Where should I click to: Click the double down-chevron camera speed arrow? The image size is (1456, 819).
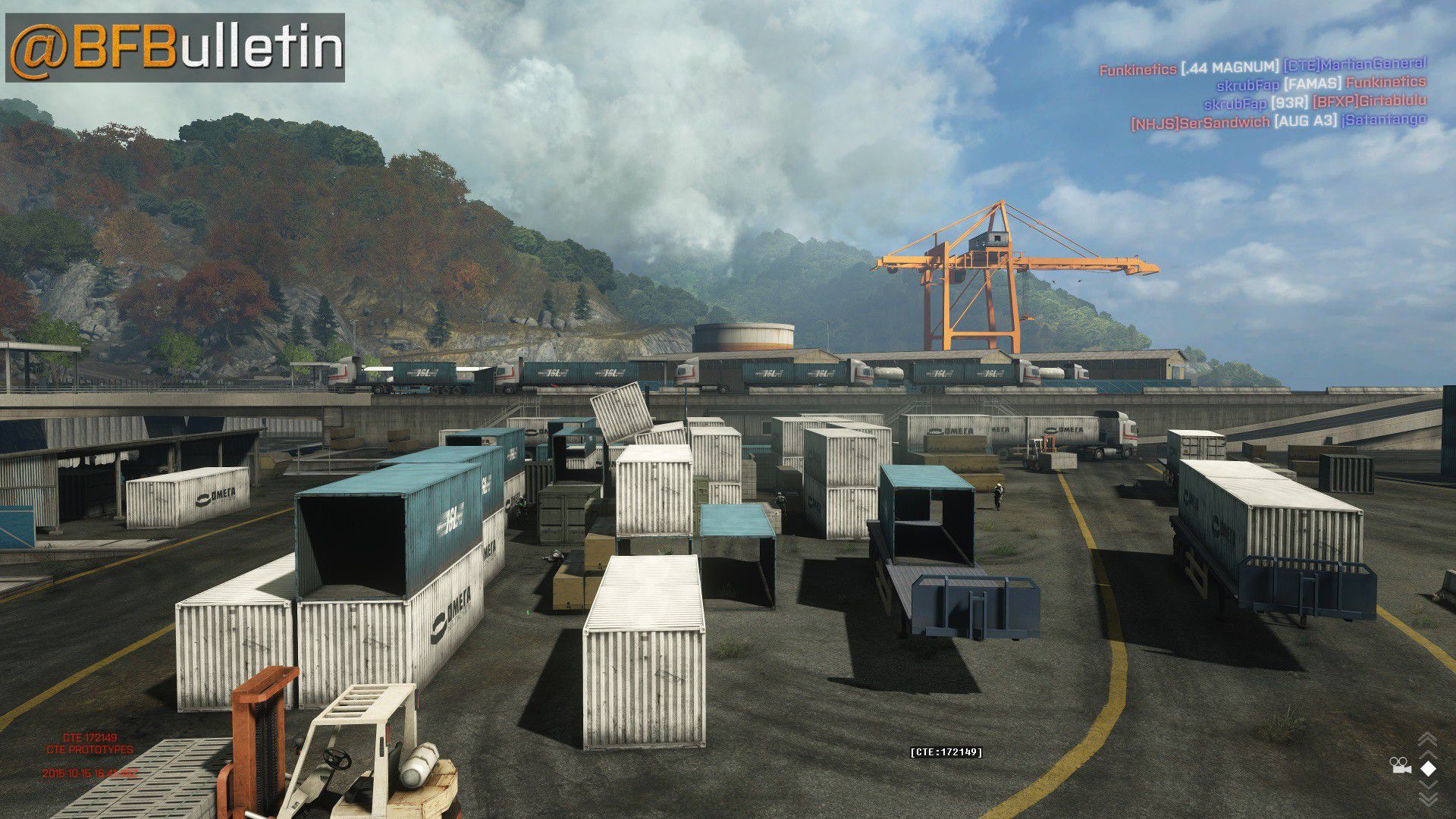click(1427, 799)
